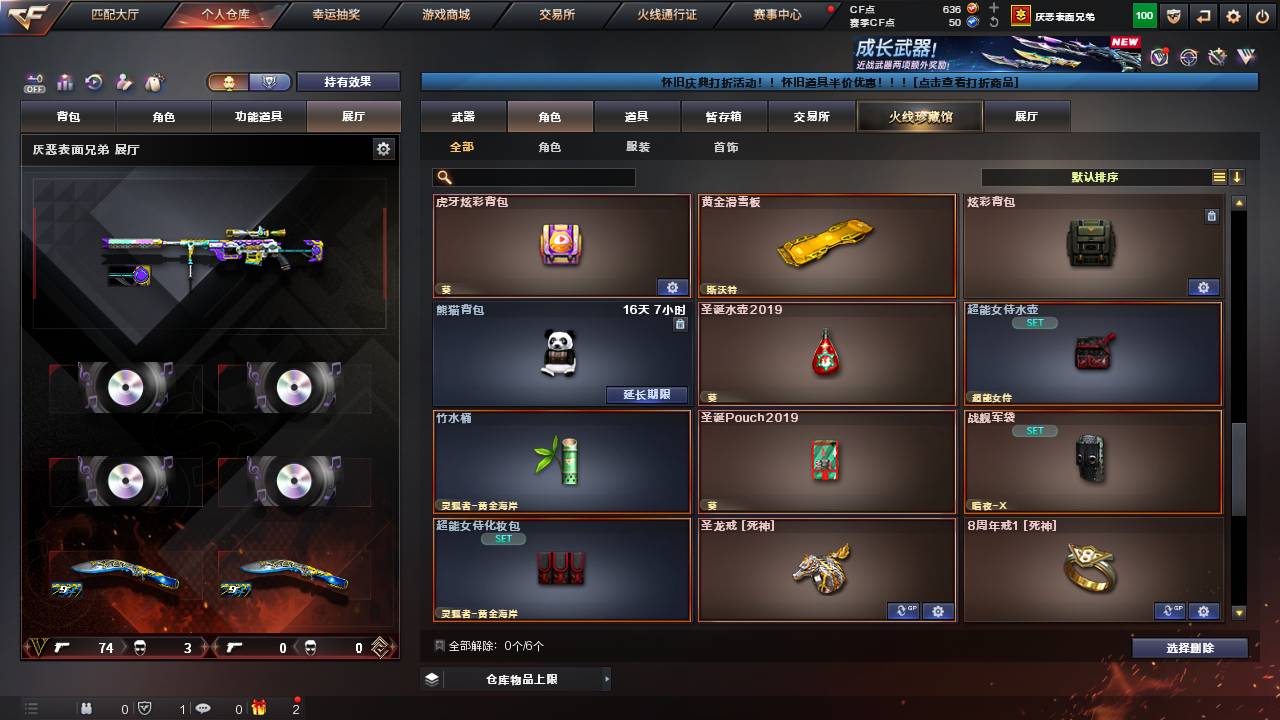Open the friends icon in the bottom bar
The height and width of the screenshot is (720, 1280).
click(88, 708)
